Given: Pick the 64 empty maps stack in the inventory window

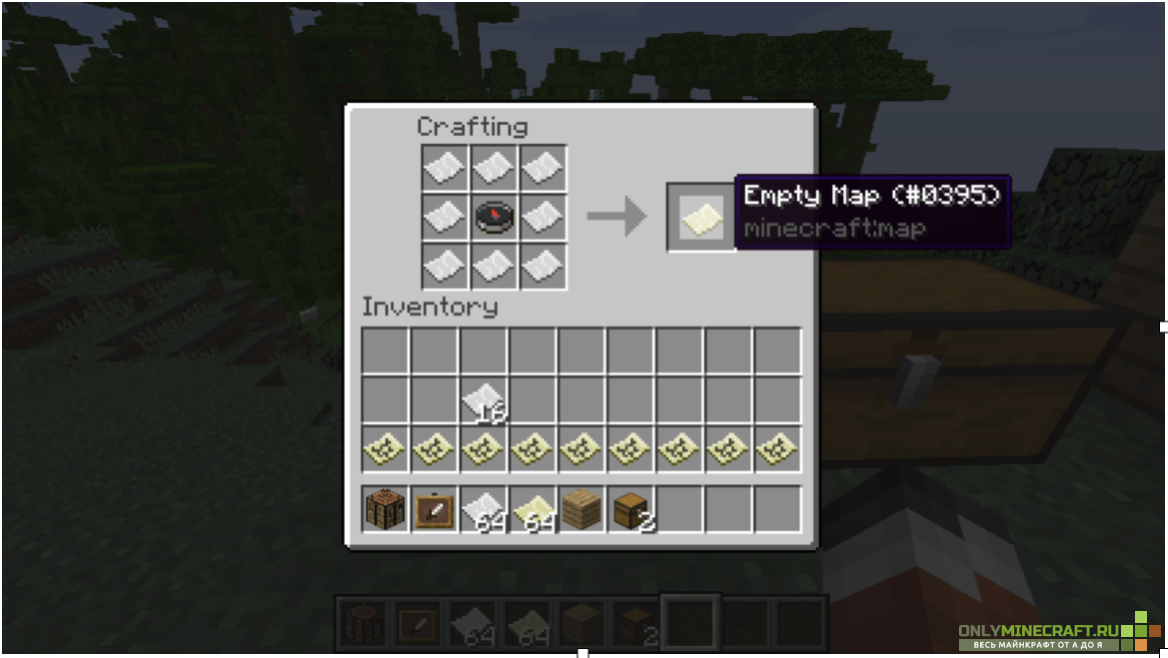Looking at the screenshot, I should coord(533,509).
